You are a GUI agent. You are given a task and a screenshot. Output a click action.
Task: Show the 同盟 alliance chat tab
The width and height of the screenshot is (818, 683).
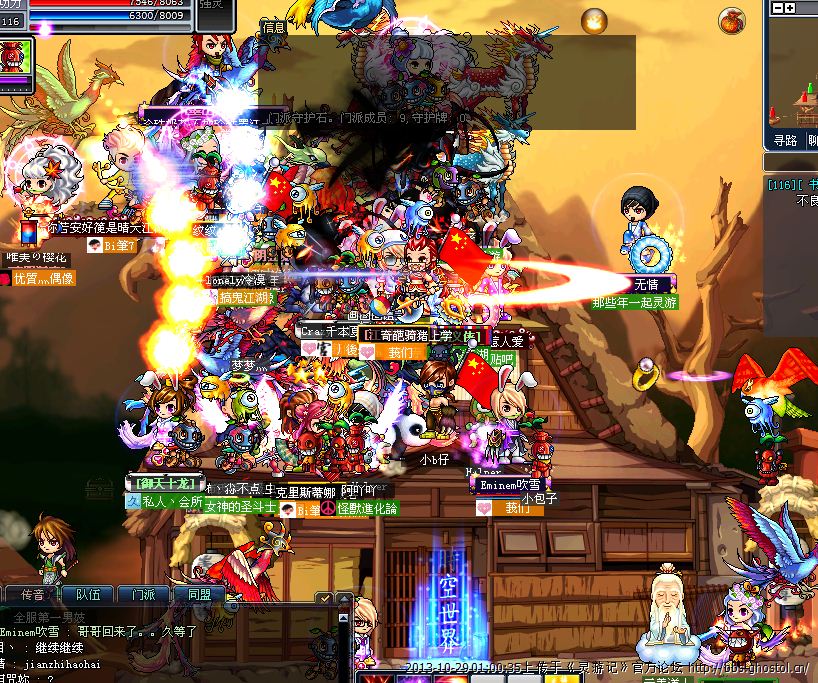point(199,593)
